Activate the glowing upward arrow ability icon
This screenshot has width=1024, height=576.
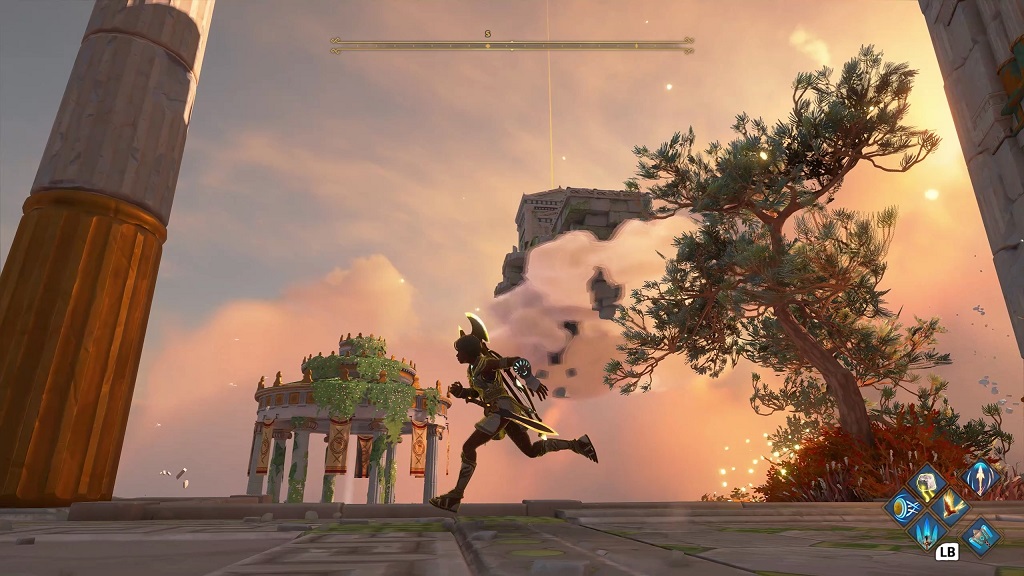[x=981, y=477]
